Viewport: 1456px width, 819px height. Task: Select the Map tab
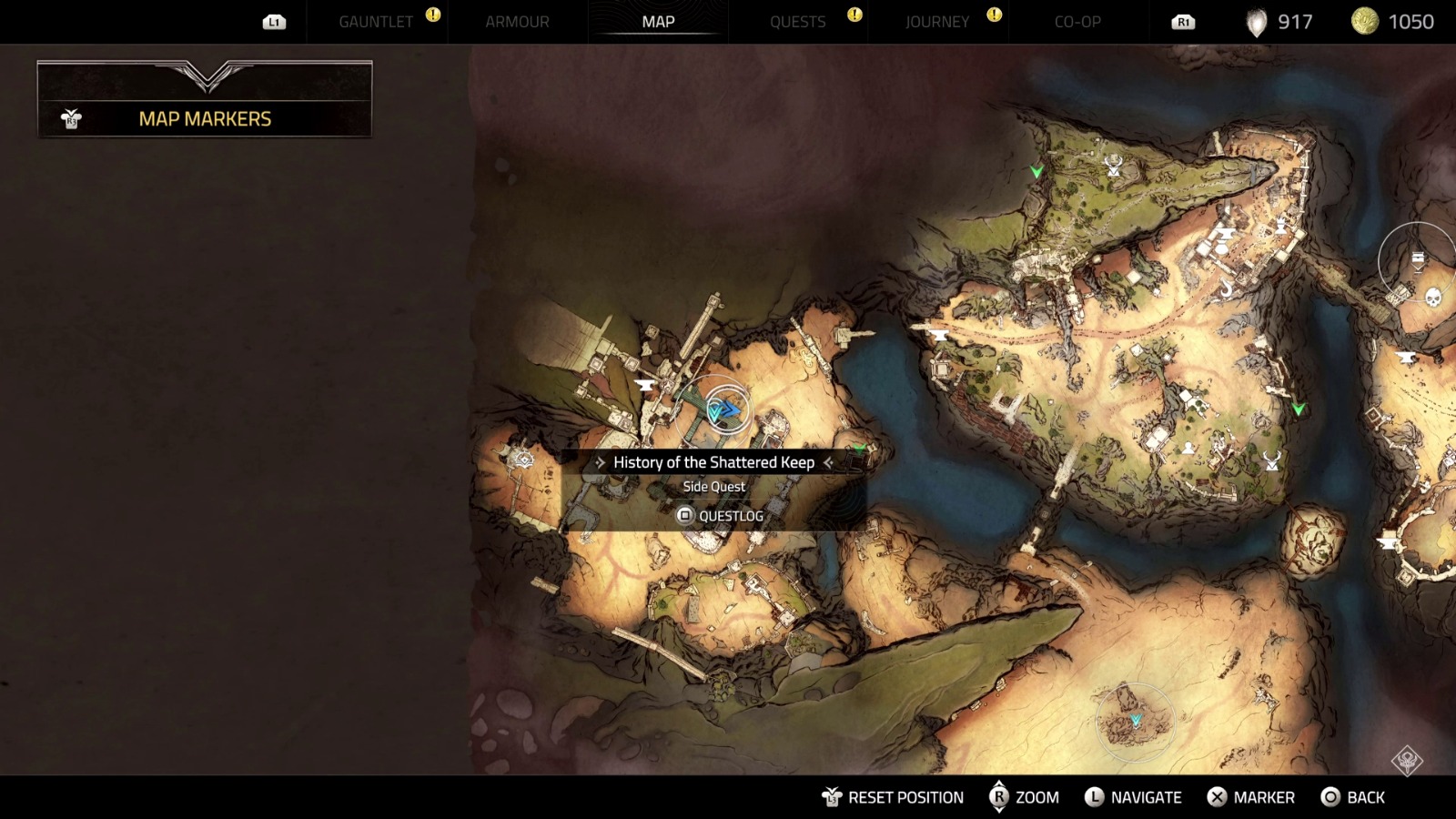pos(658,22)
